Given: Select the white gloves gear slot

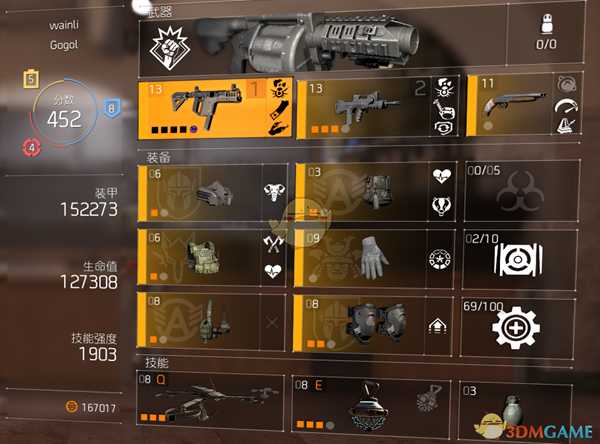Looking at the screenshot, I should (x=377, y=256).
